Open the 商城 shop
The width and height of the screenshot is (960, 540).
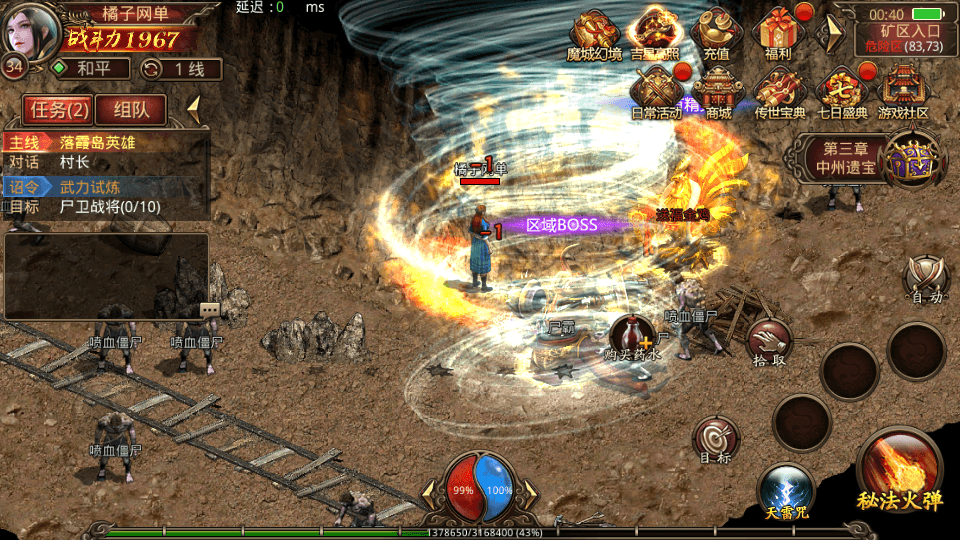(718, 90)
